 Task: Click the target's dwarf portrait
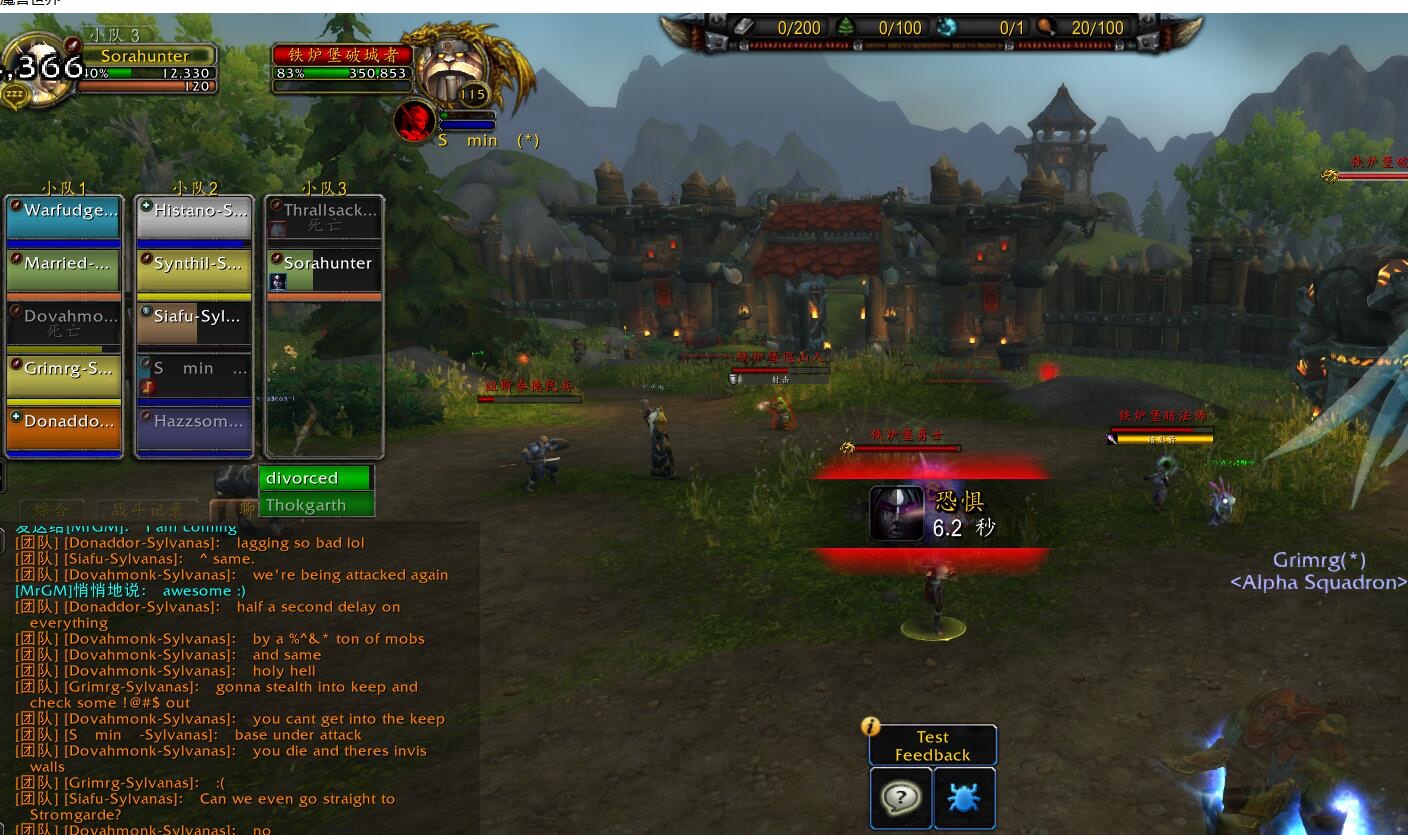(x=450, y=68)
